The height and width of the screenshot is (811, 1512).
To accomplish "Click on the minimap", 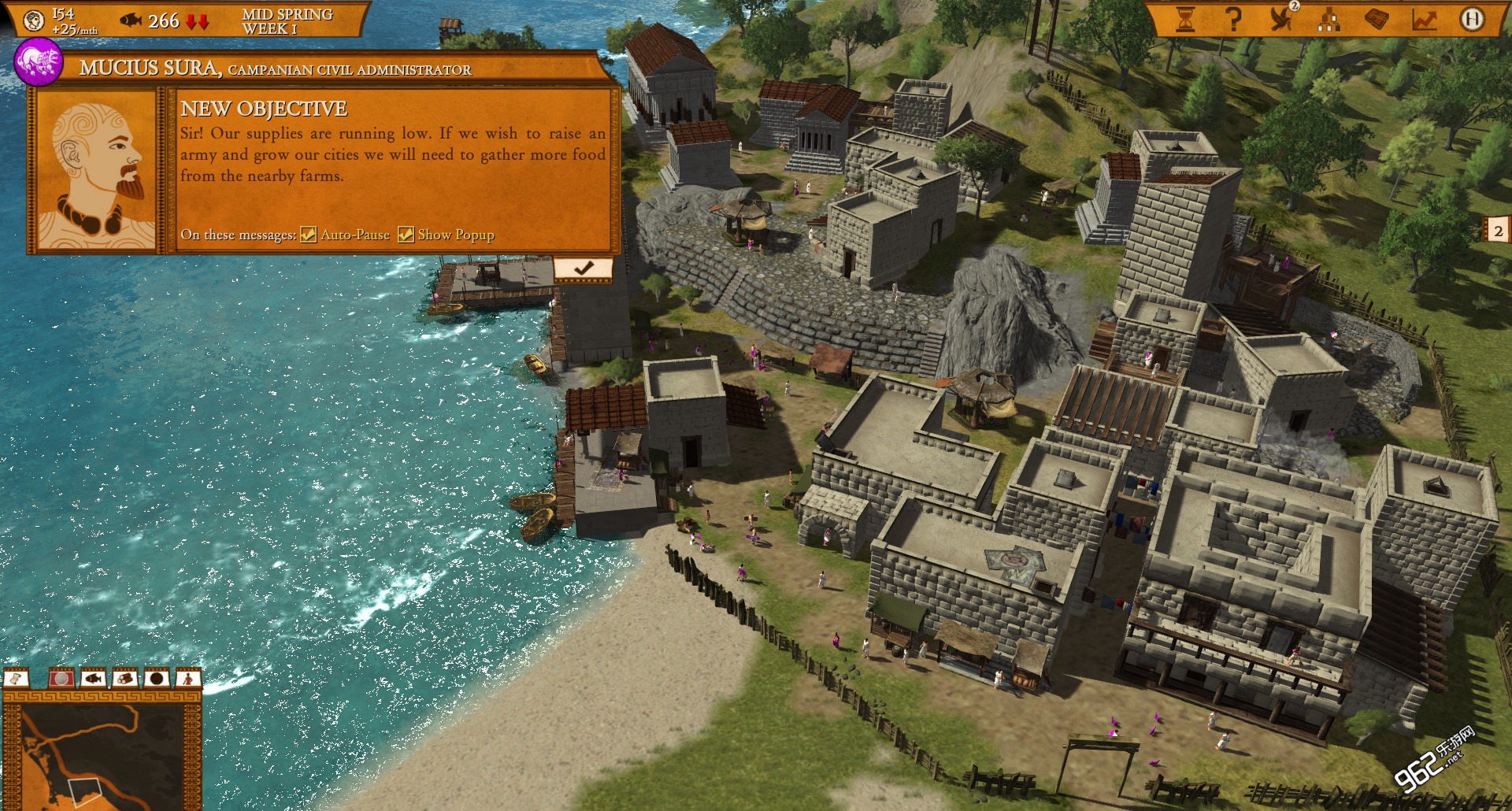I will [x=102, y=757].
